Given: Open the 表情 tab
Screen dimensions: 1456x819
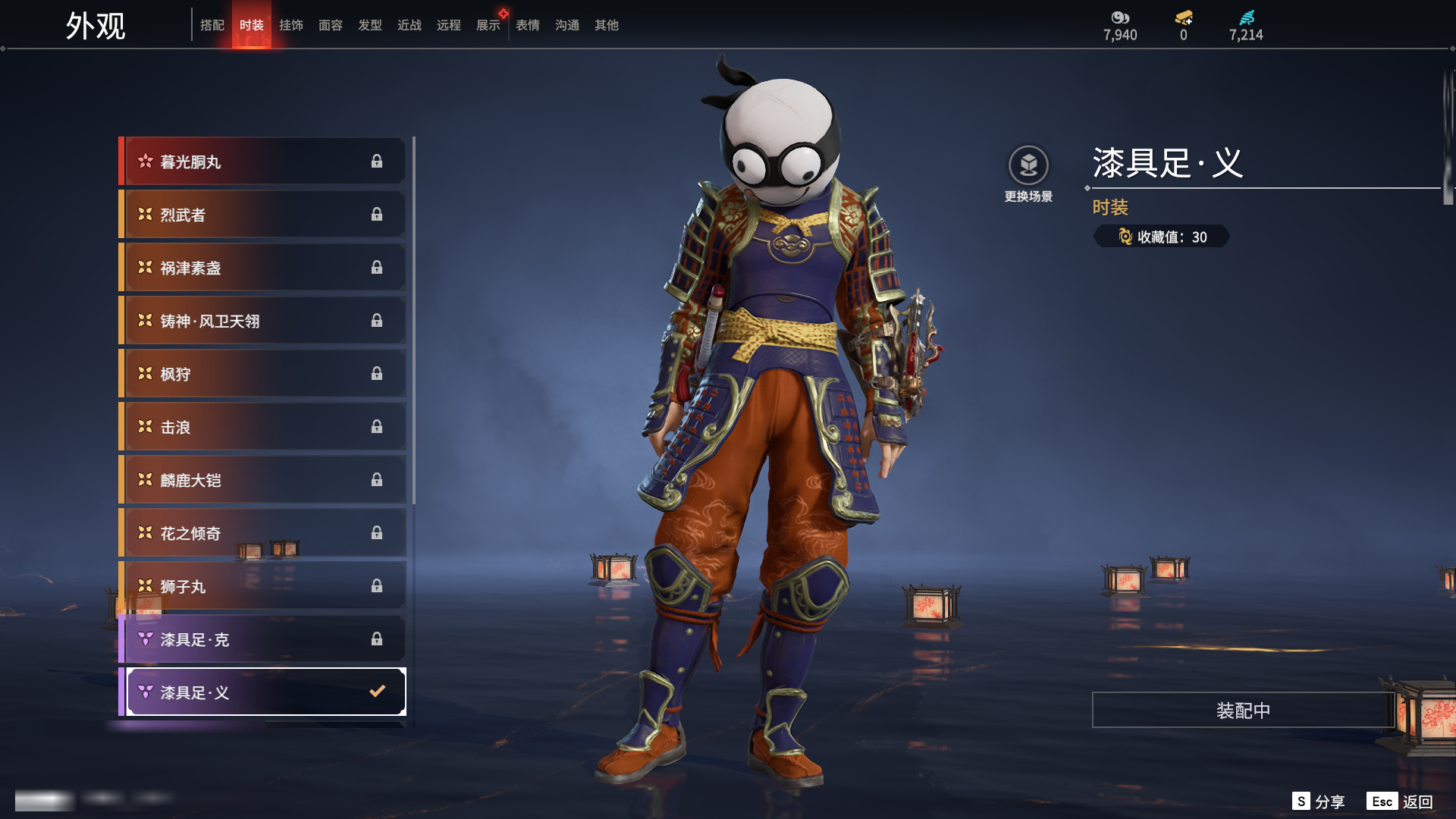Looking at the screenshot, I should [x=527, y=25].
